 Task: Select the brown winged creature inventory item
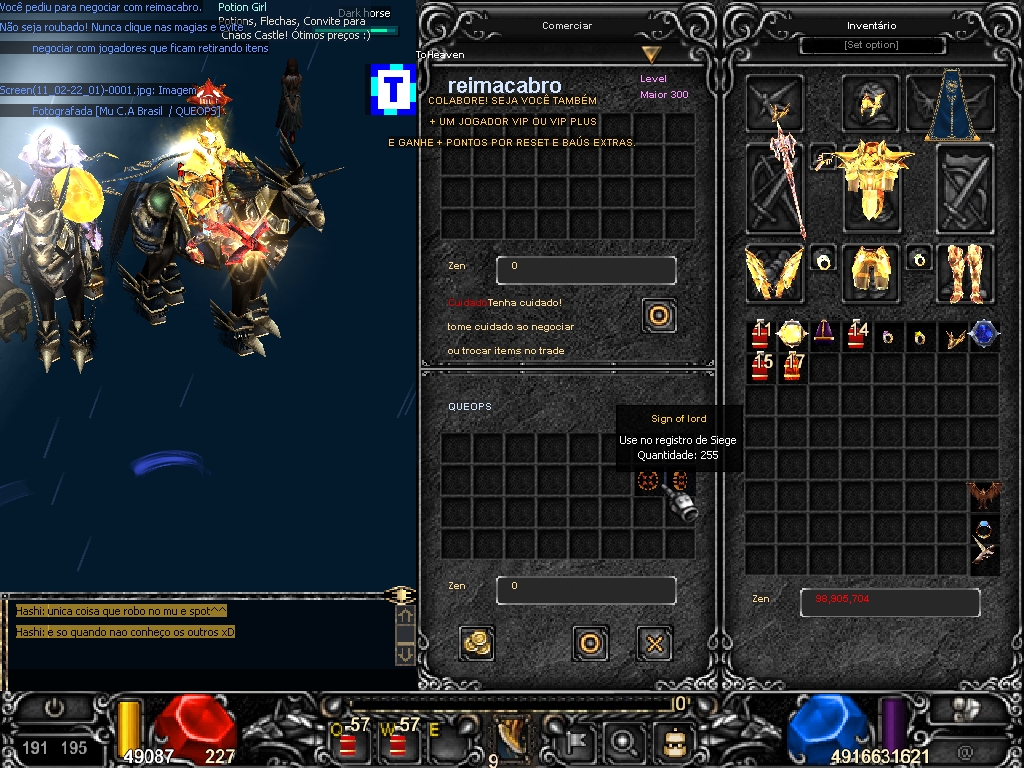point(984,496)
